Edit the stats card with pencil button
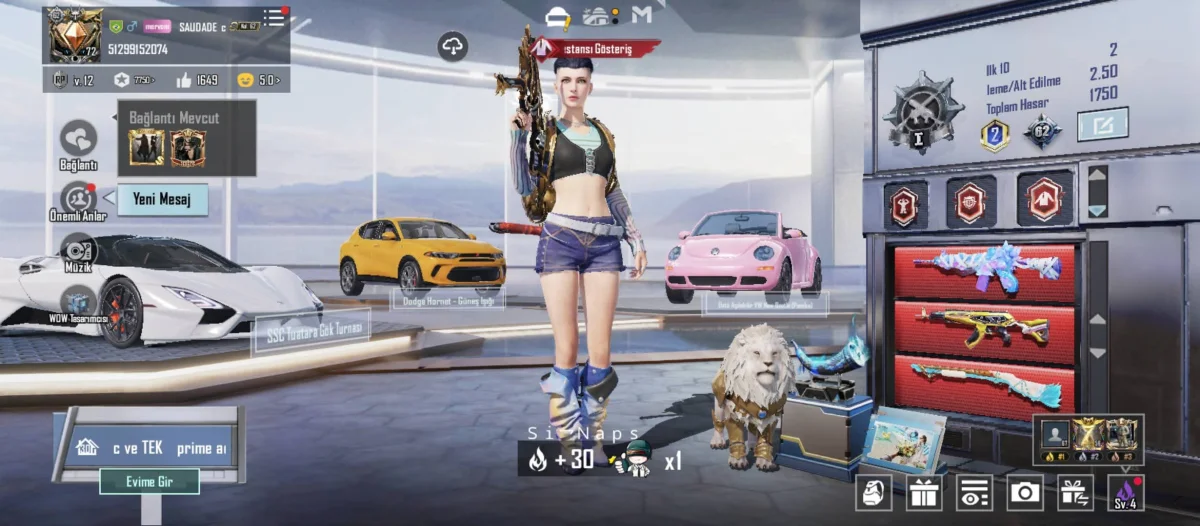This screenshot has width=1200, height=526. (x=1102, y=124)
